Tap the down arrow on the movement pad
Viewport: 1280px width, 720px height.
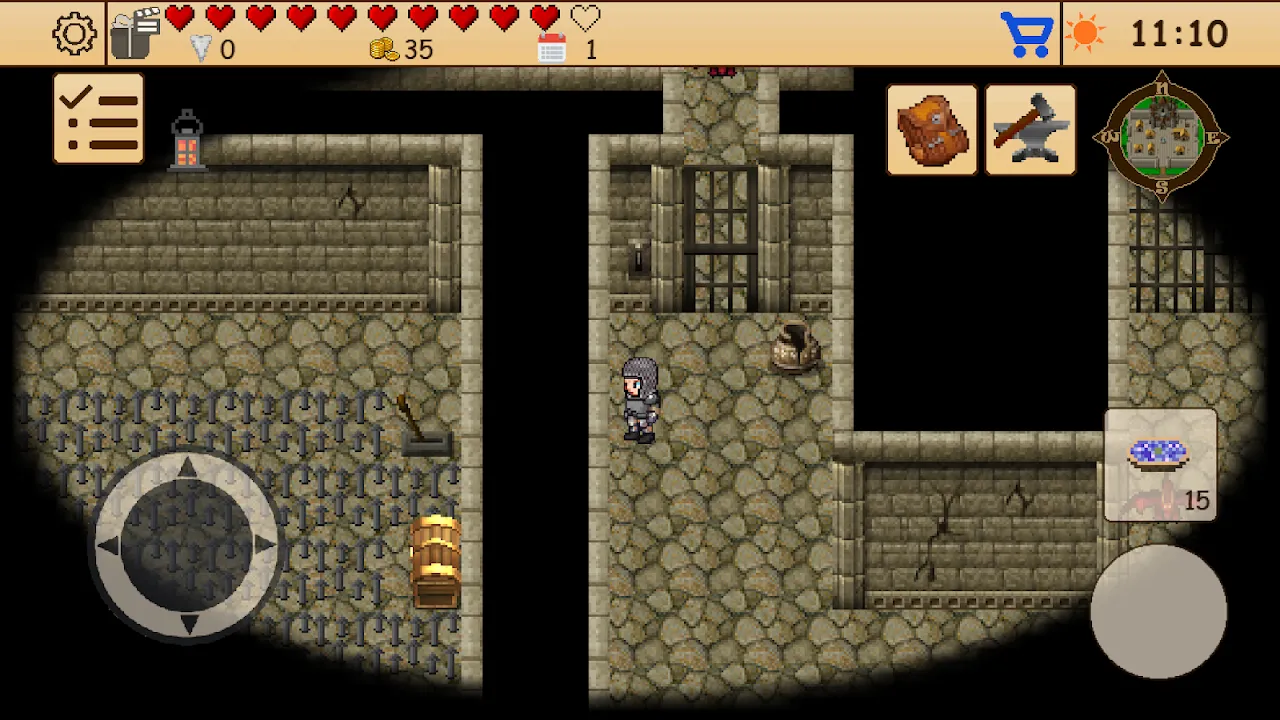coord(187,624)
